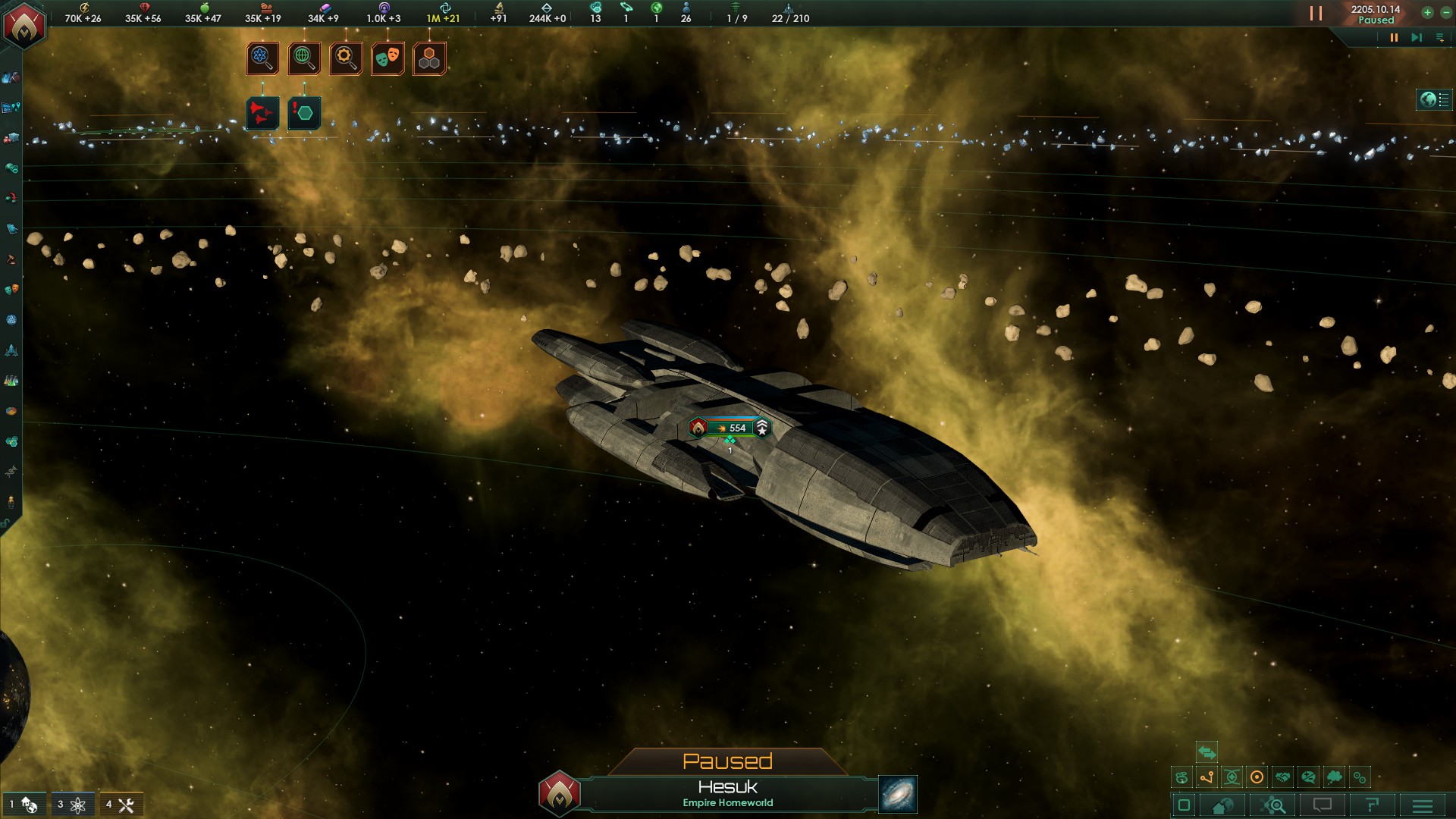The height and width of the screenshot is (819, 1456).
Task: Open the main menu hamburger button
Action: pyautogui.click(x=1423, y=805)
